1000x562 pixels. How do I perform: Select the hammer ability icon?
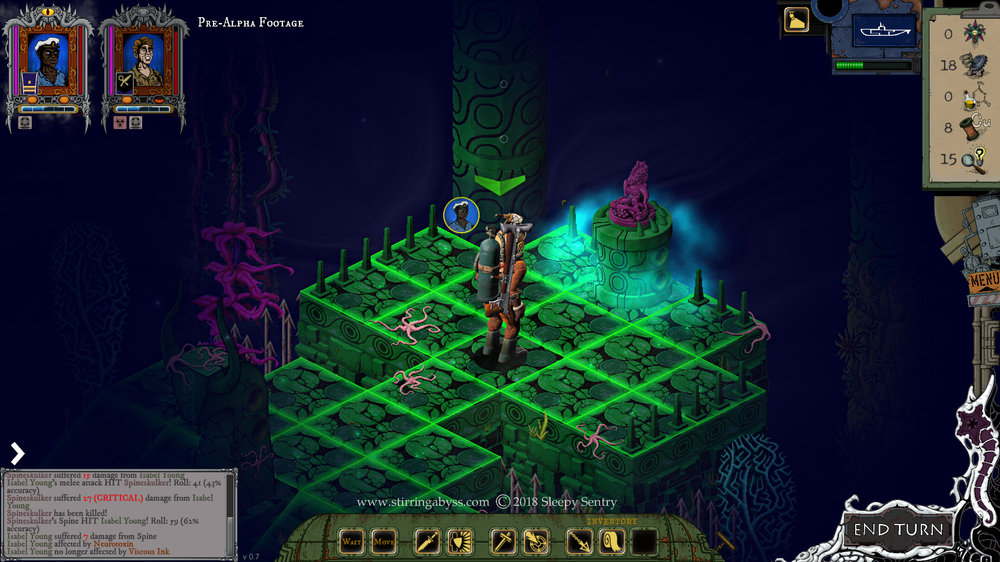pos(503,542)
